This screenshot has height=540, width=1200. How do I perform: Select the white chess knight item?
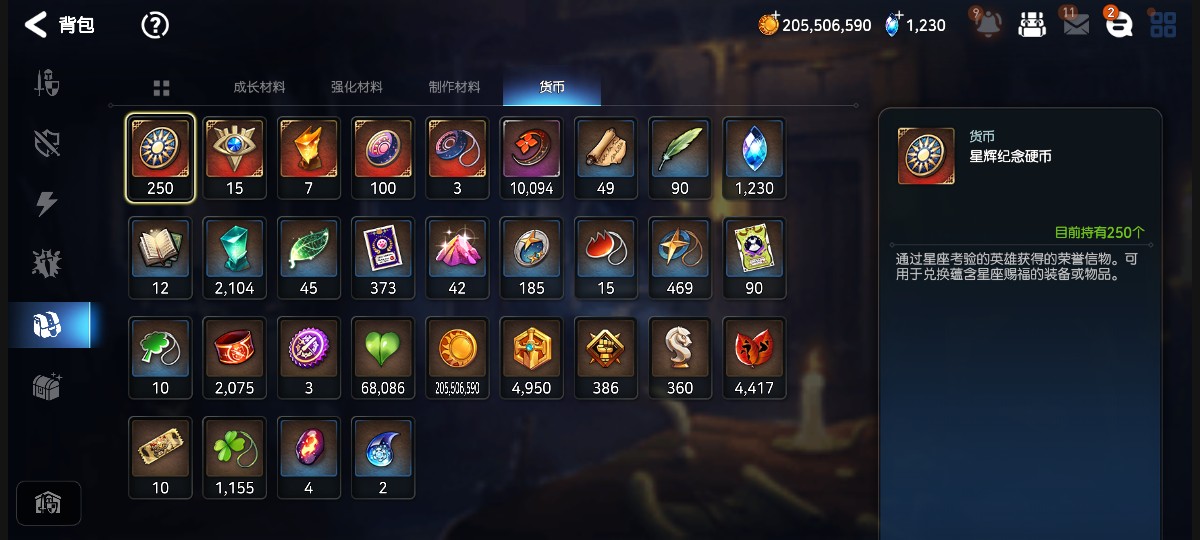[x=680, y=358]
